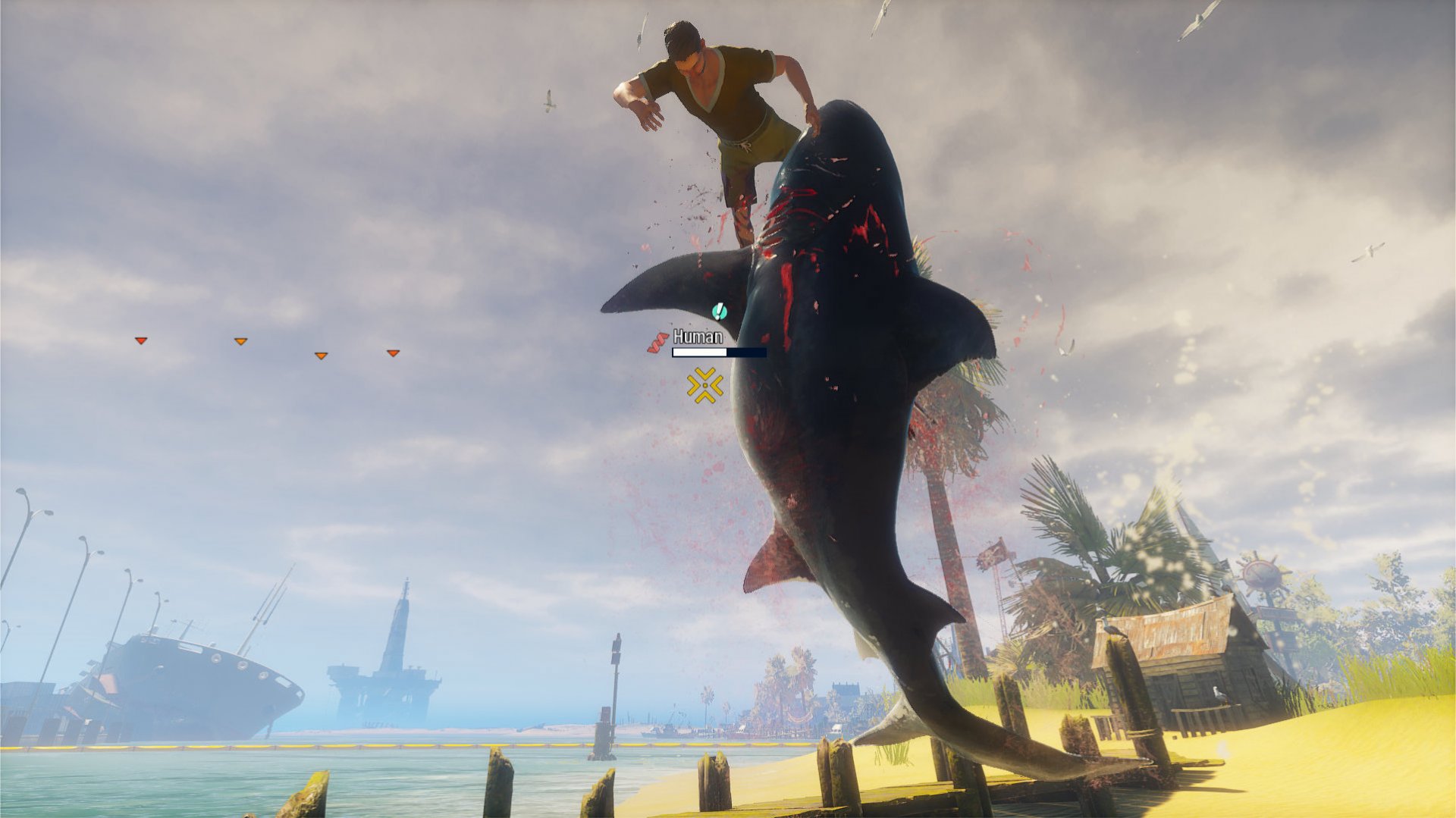Click the second orange triangle marker in sky
The height and width of the screenshot is (818, 1456).
tap(241, 341)
